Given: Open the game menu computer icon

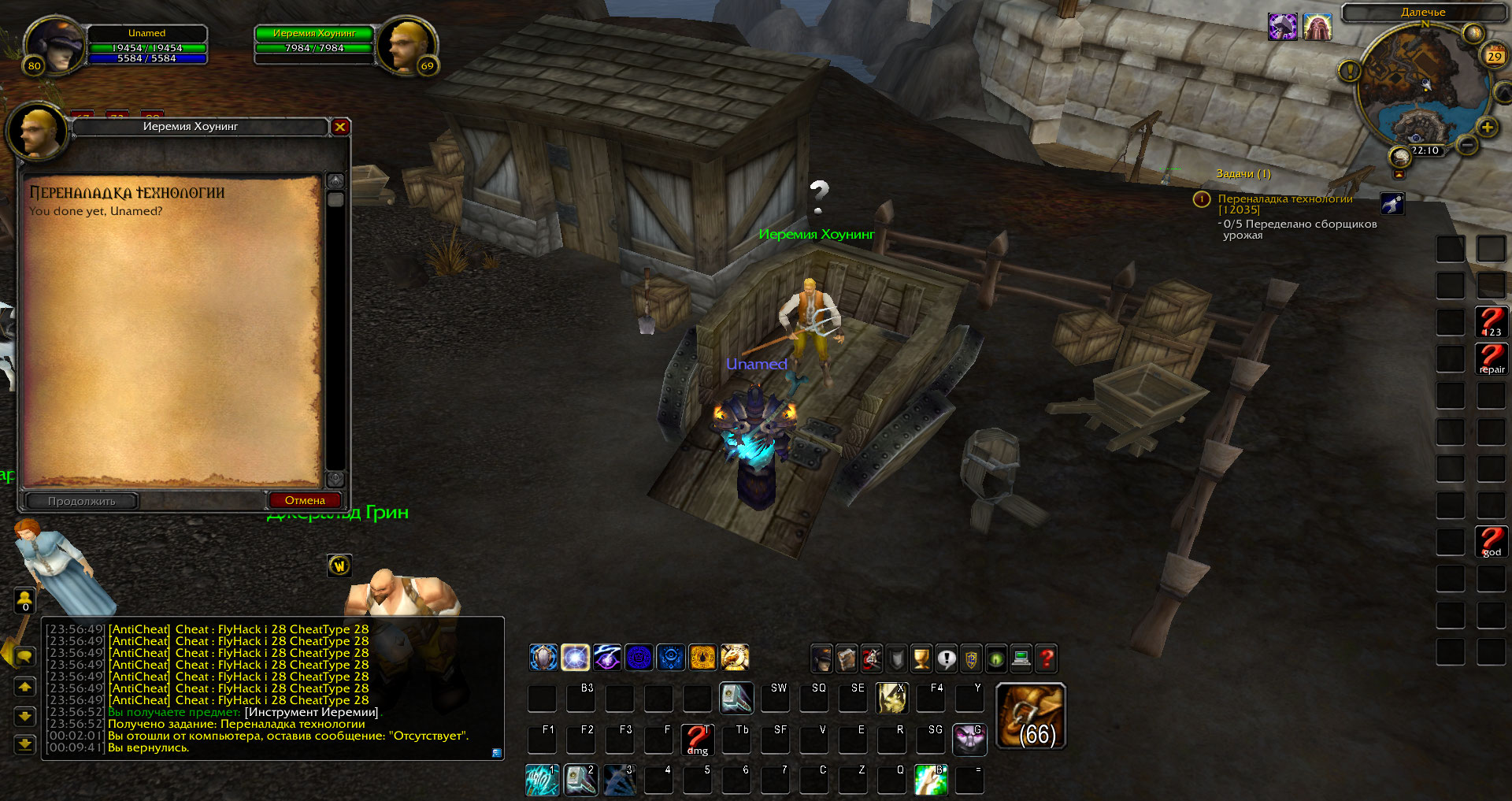Looking at the screenshot, I should point(1021,658).
